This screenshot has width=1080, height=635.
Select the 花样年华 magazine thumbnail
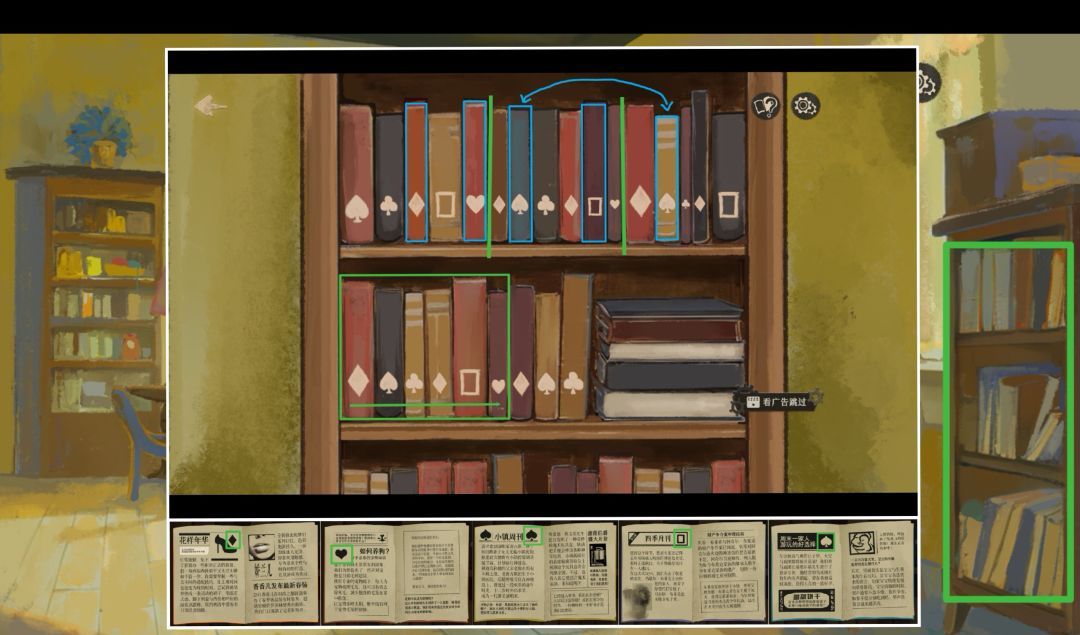[243, 573]
